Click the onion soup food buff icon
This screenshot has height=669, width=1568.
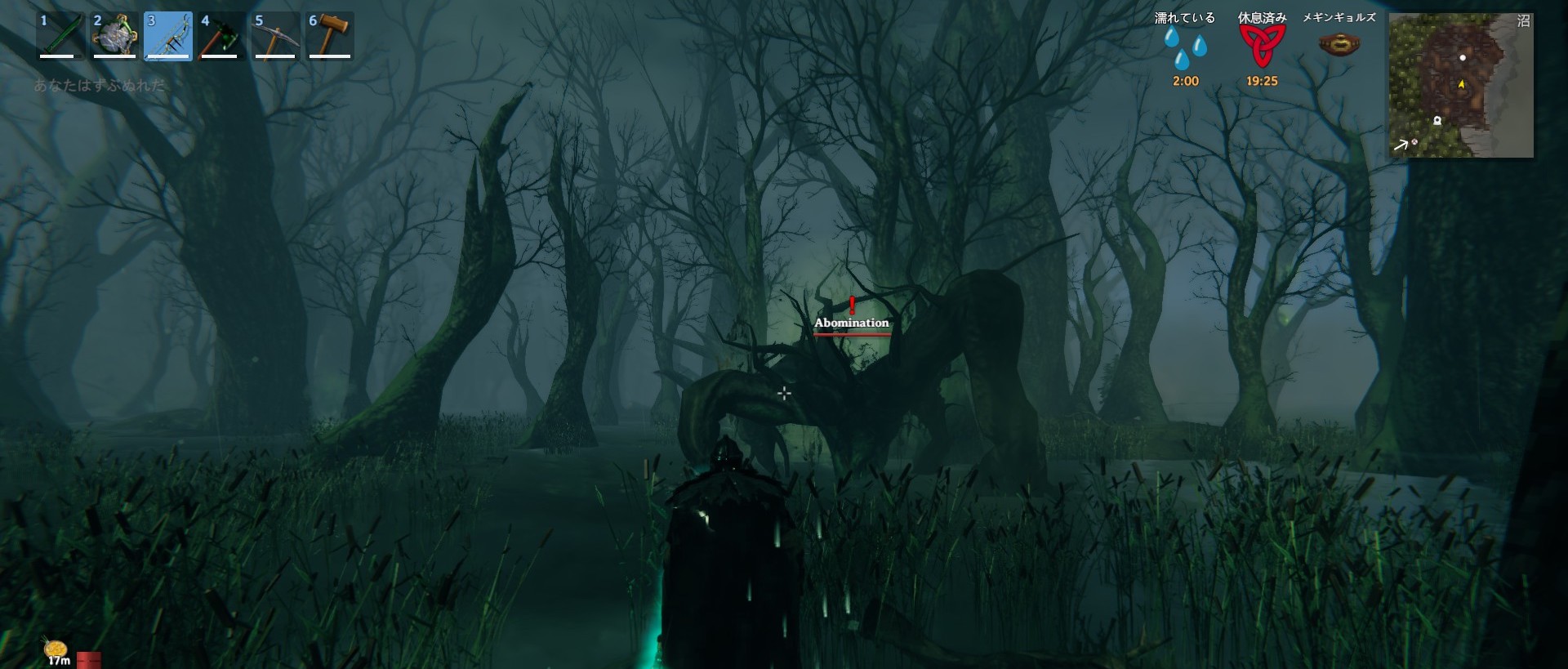click(56, 649)
